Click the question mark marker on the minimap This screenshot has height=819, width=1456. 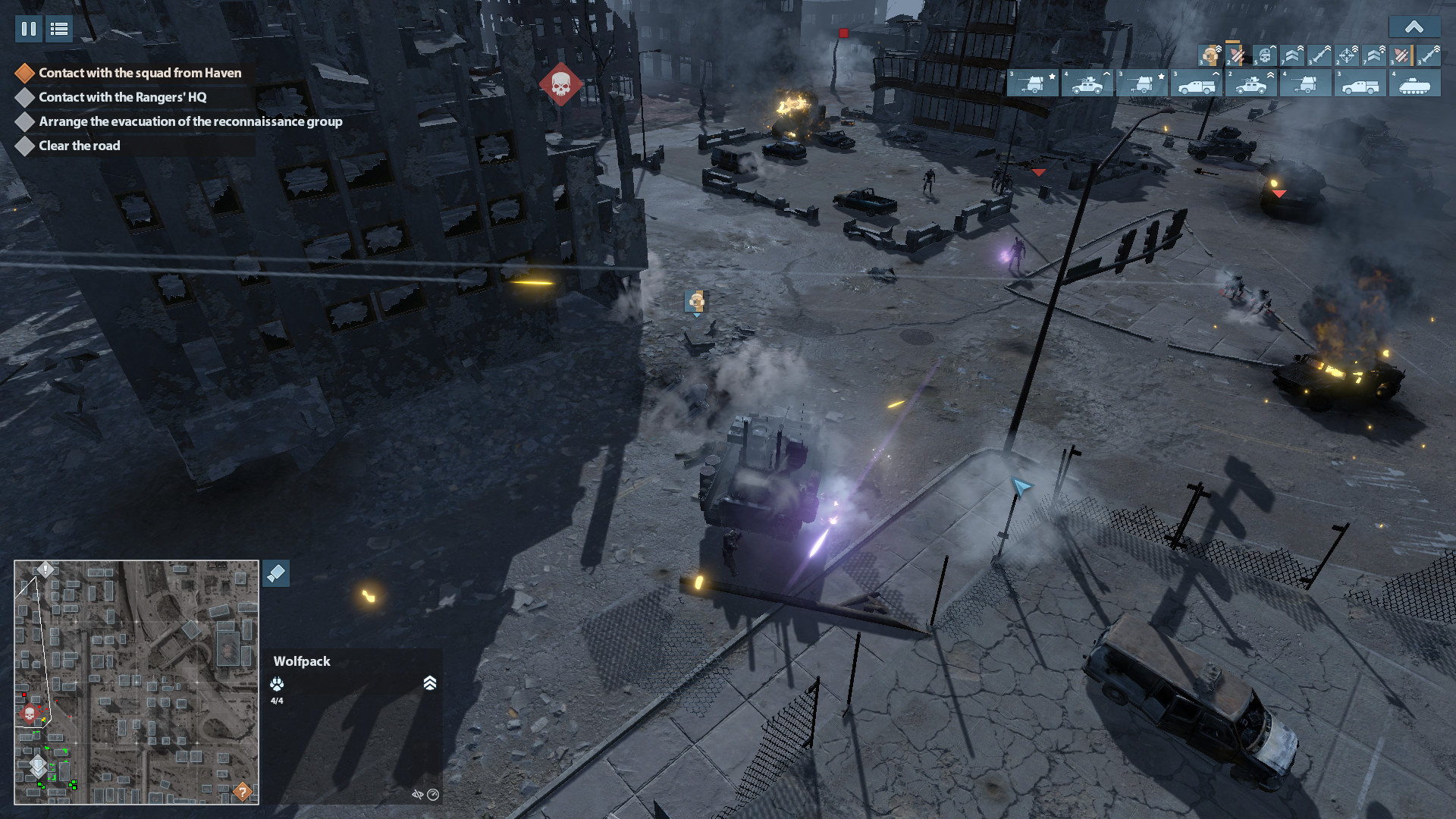pyautogui.click(x=241, y=792)
